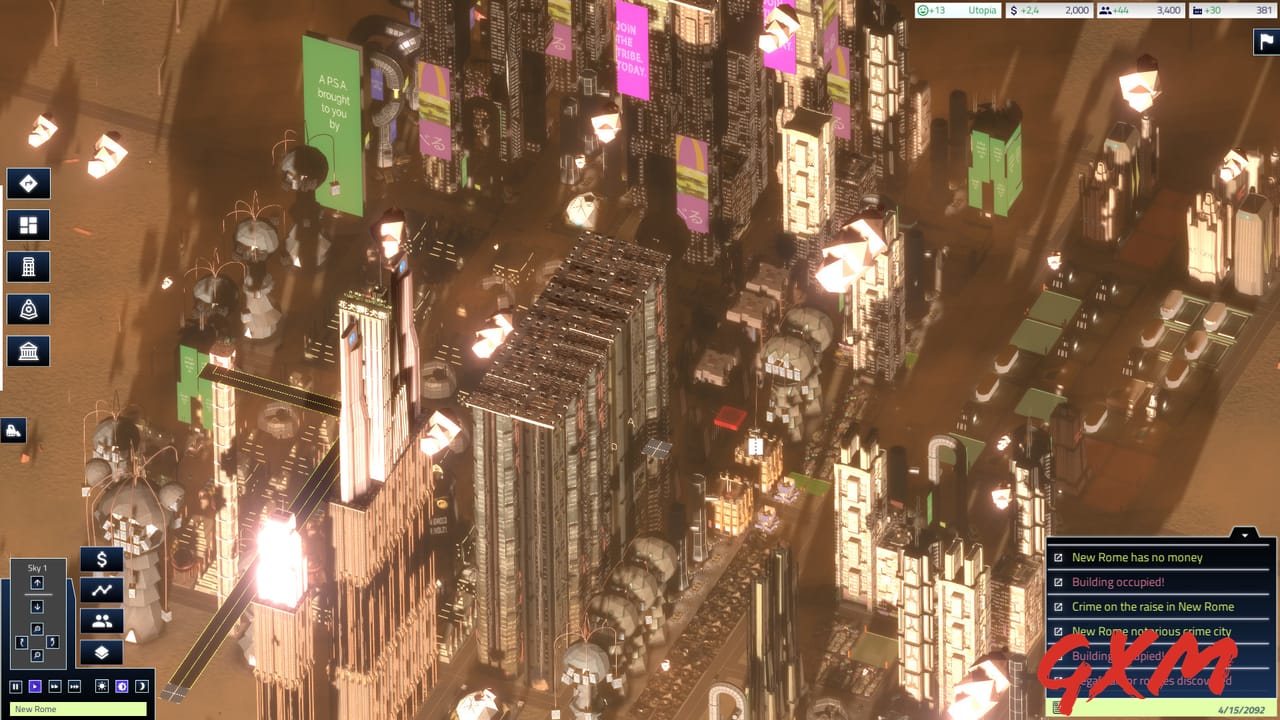Open the population panel with the people icon
The height and width of the screenshot is (720, 1280).
[x=101, y=621]
